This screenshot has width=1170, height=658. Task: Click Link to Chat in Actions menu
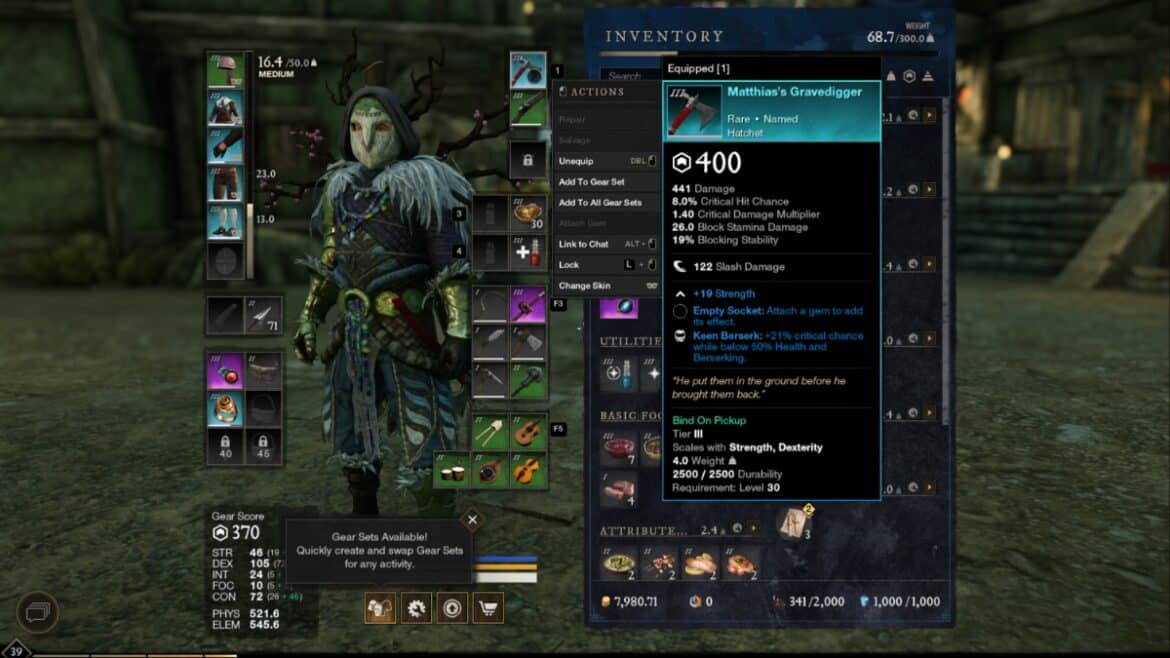(584, 244)
